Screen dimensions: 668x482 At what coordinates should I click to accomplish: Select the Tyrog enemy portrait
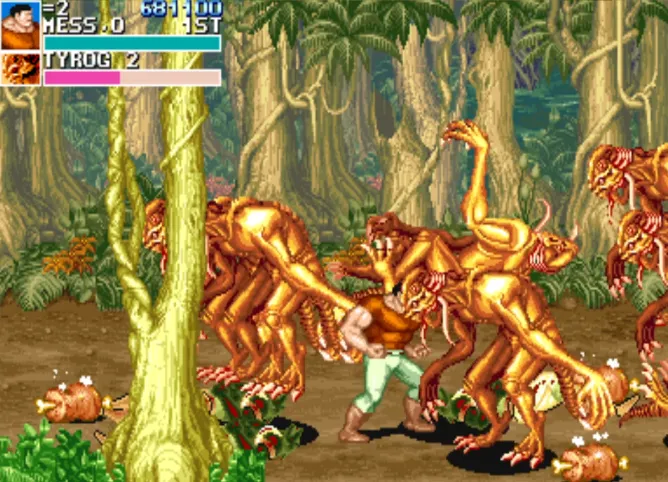[x=20, y=69]
